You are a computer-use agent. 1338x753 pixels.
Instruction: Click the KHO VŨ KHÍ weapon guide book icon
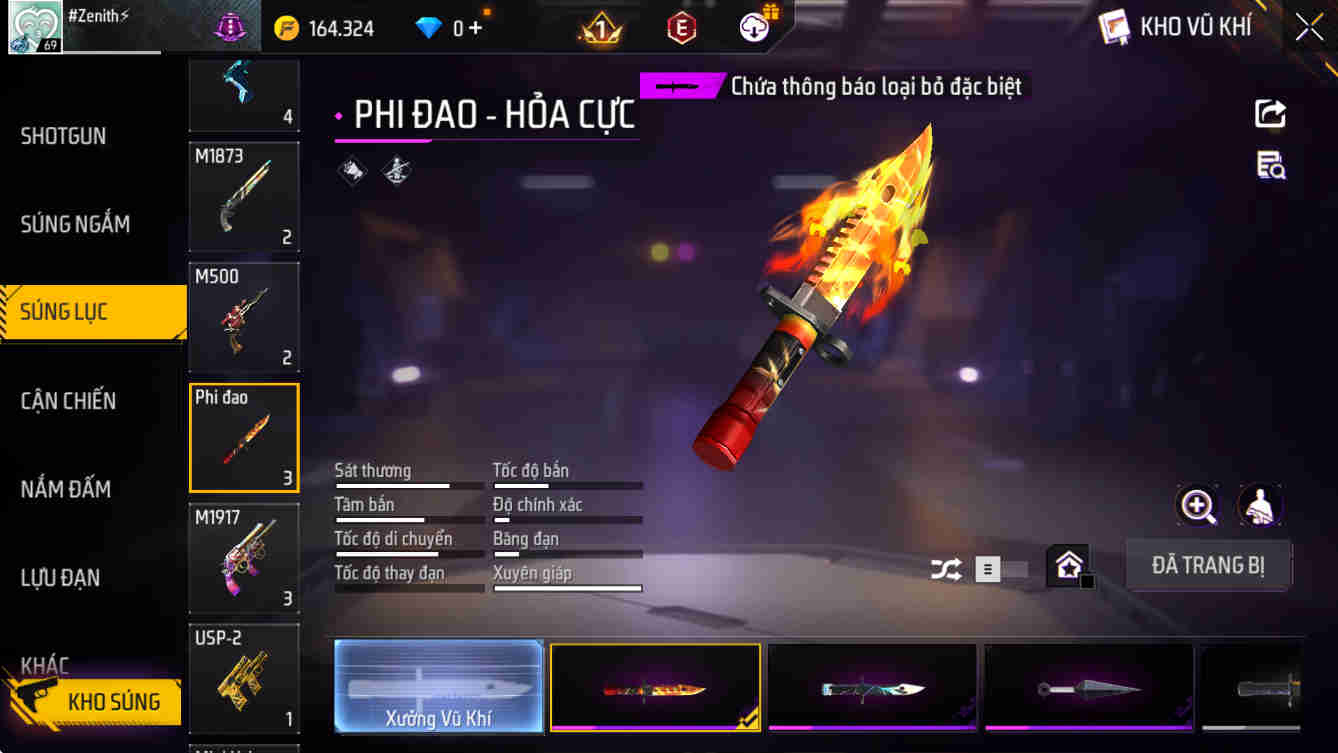click(1113, 26)
